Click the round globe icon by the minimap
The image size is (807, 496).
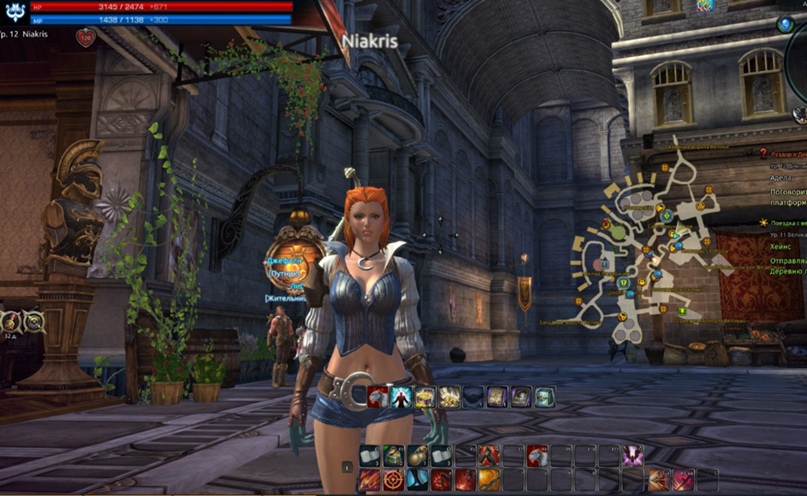pyautogui.click(x=786, y=24)
